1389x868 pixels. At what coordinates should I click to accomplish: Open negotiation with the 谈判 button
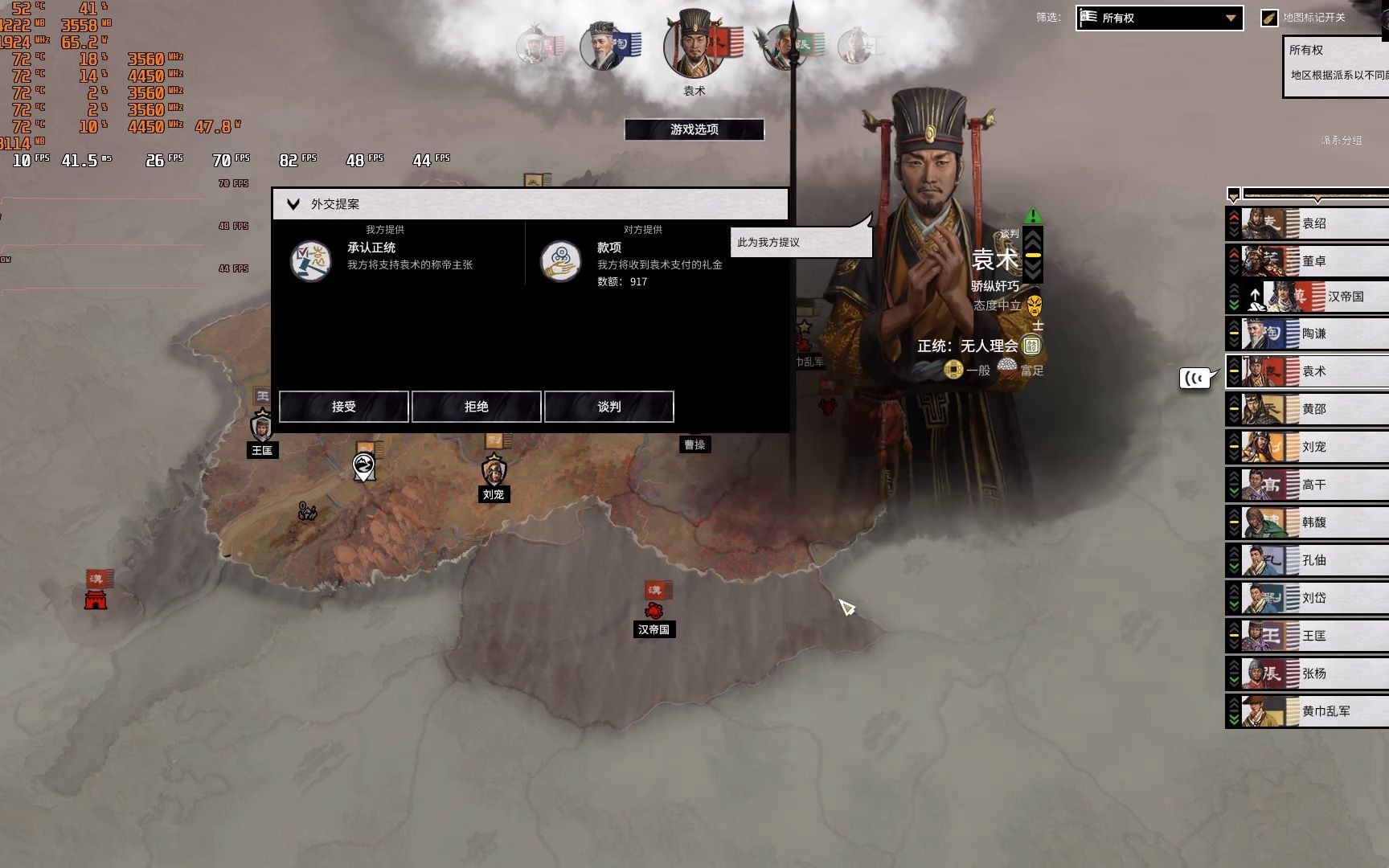(608, 407)
